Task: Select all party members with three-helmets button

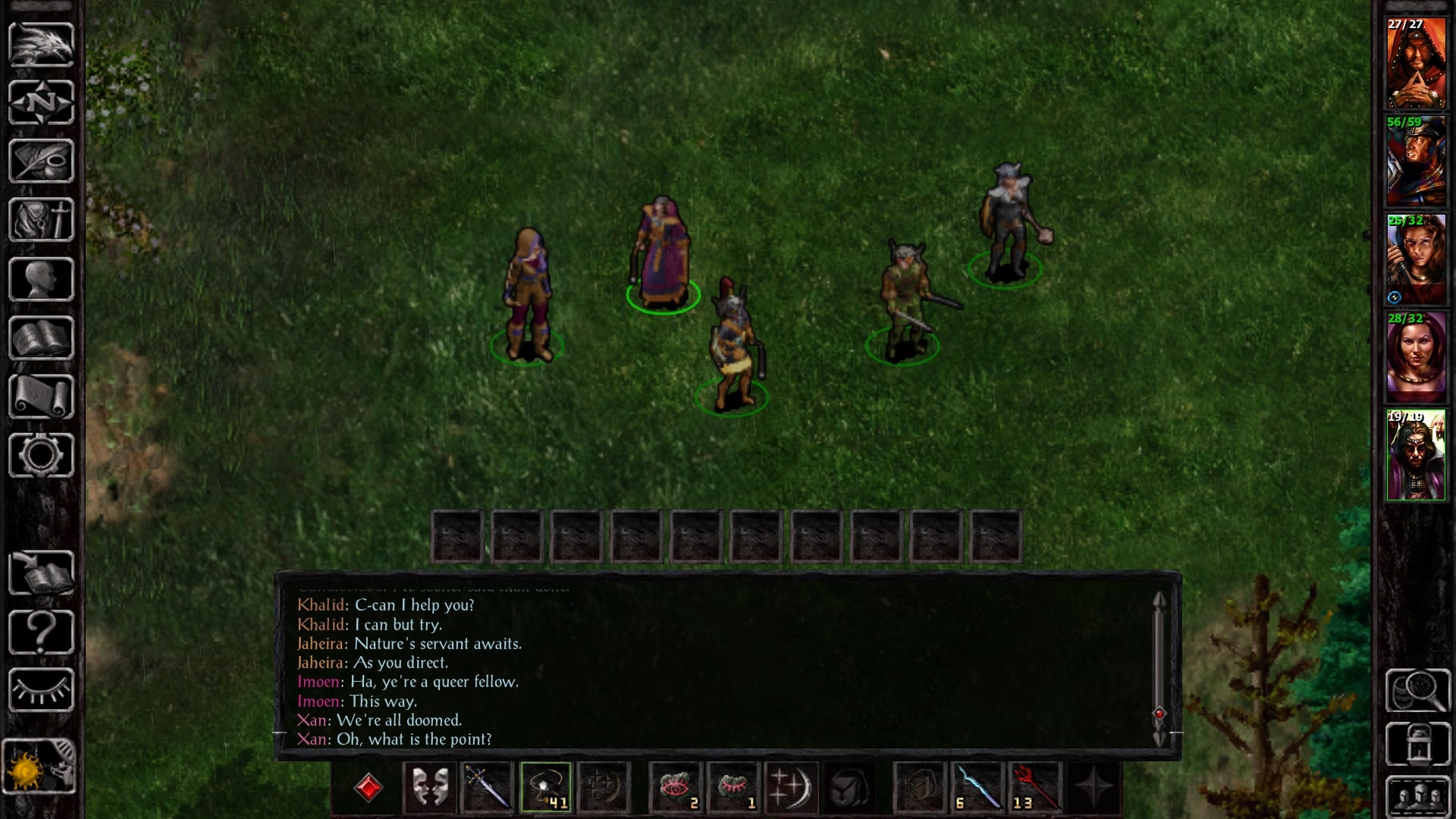Action: click(1417, 796)
